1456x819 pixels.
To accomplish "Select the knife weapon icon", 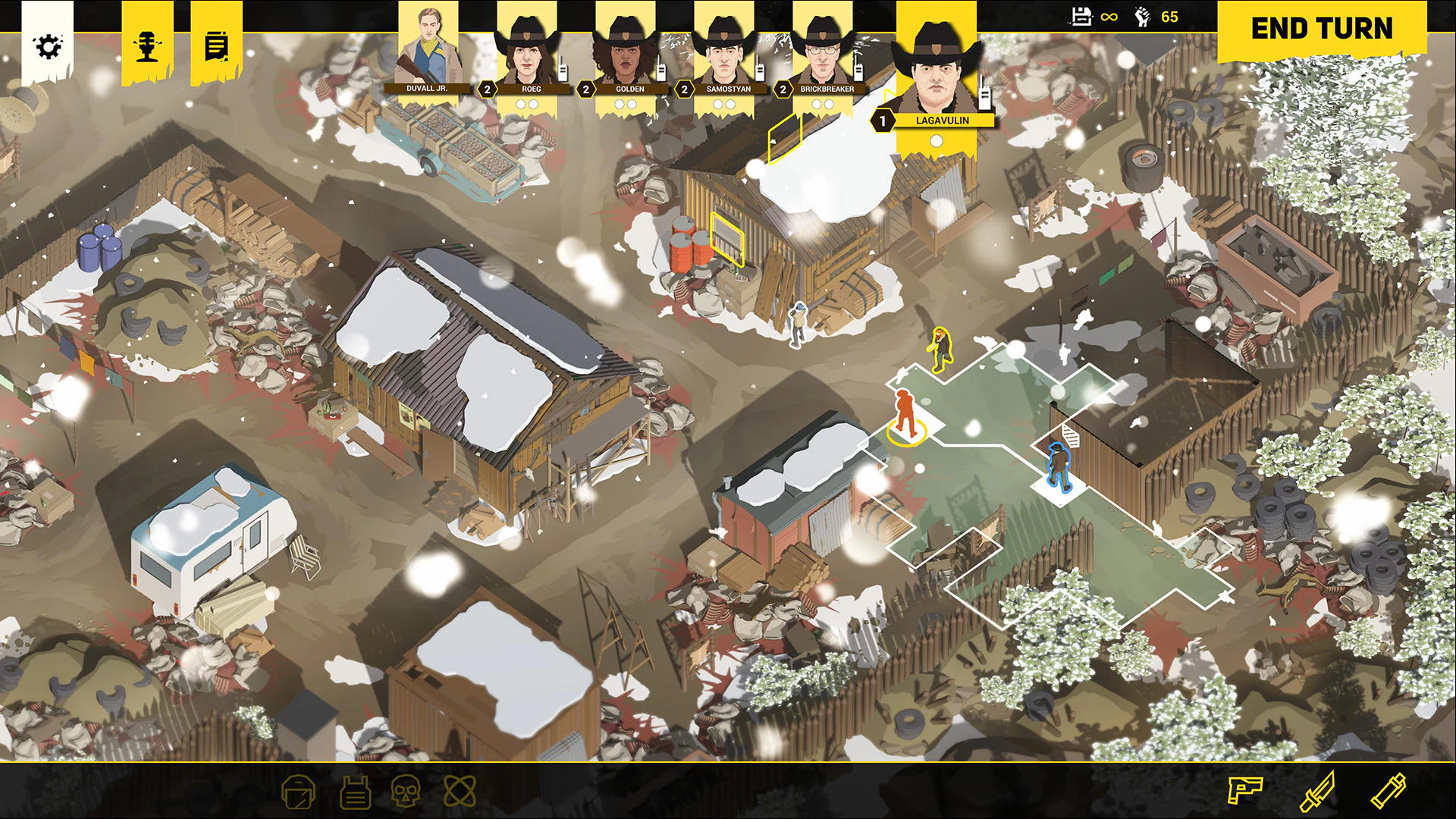I will [1319, 791].
